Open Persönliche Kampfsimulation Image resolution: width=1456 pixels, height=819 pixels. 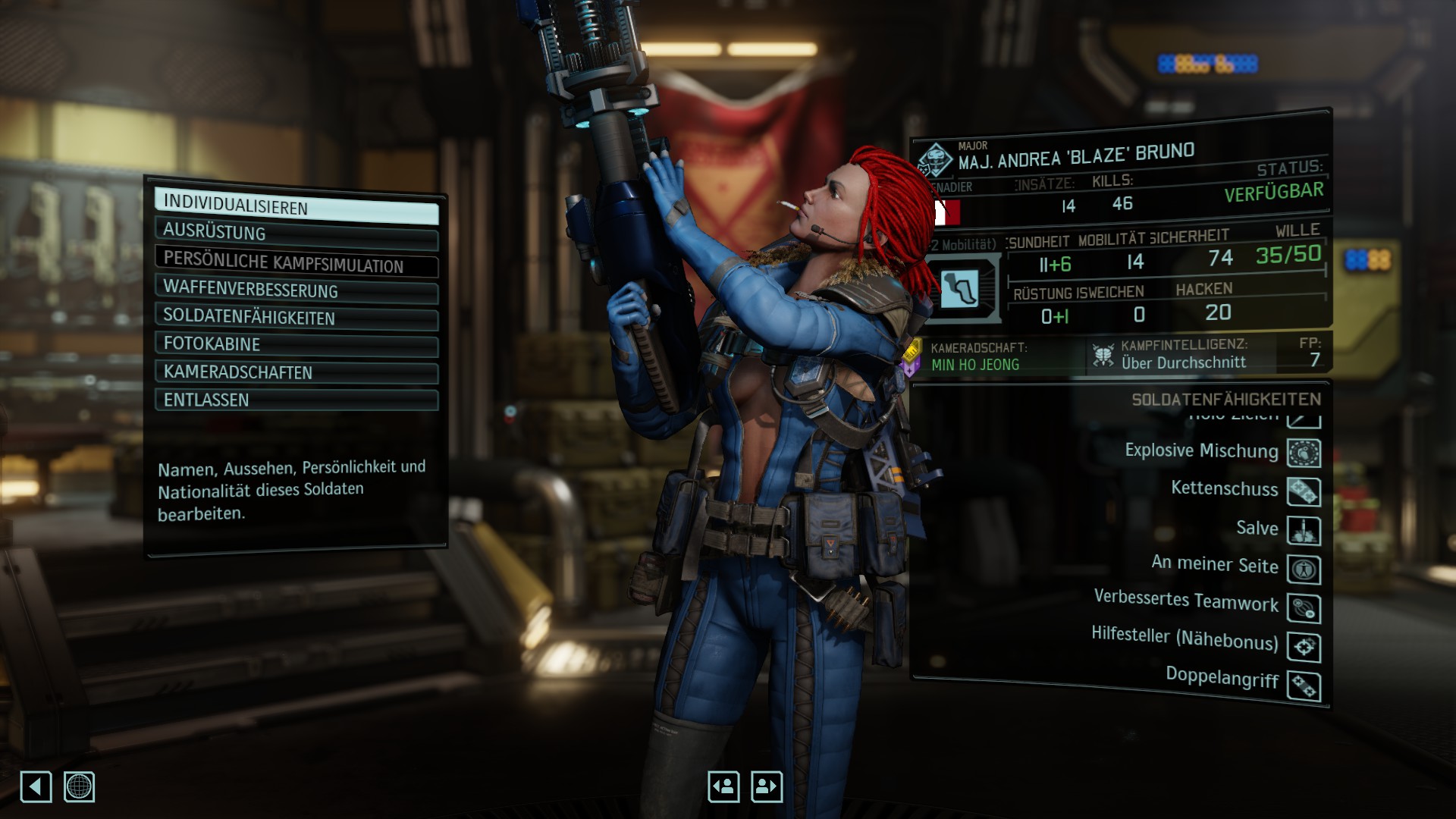point(296,262)
